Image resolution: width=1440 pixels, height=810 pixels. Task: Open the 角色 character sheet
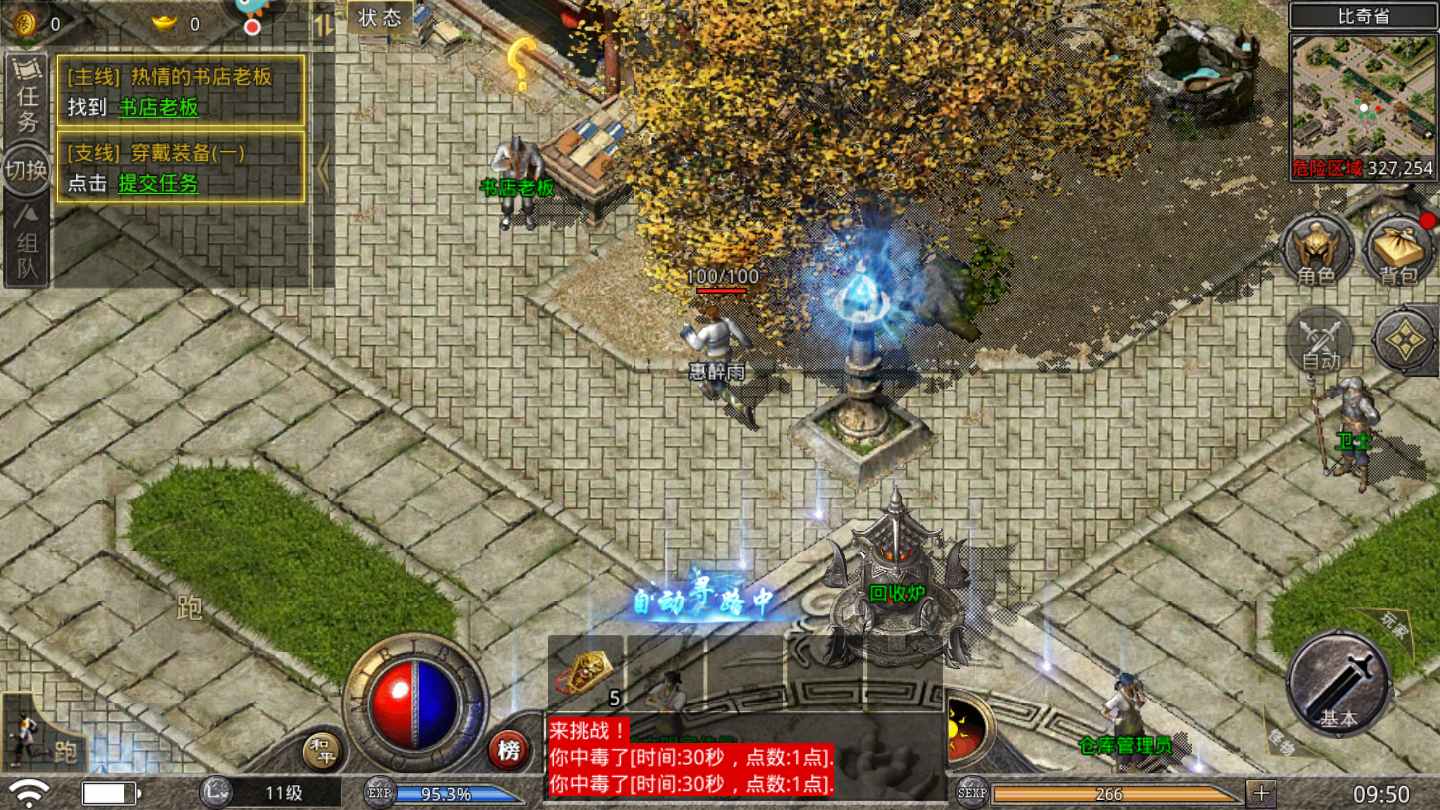(x=1316, y=250)
